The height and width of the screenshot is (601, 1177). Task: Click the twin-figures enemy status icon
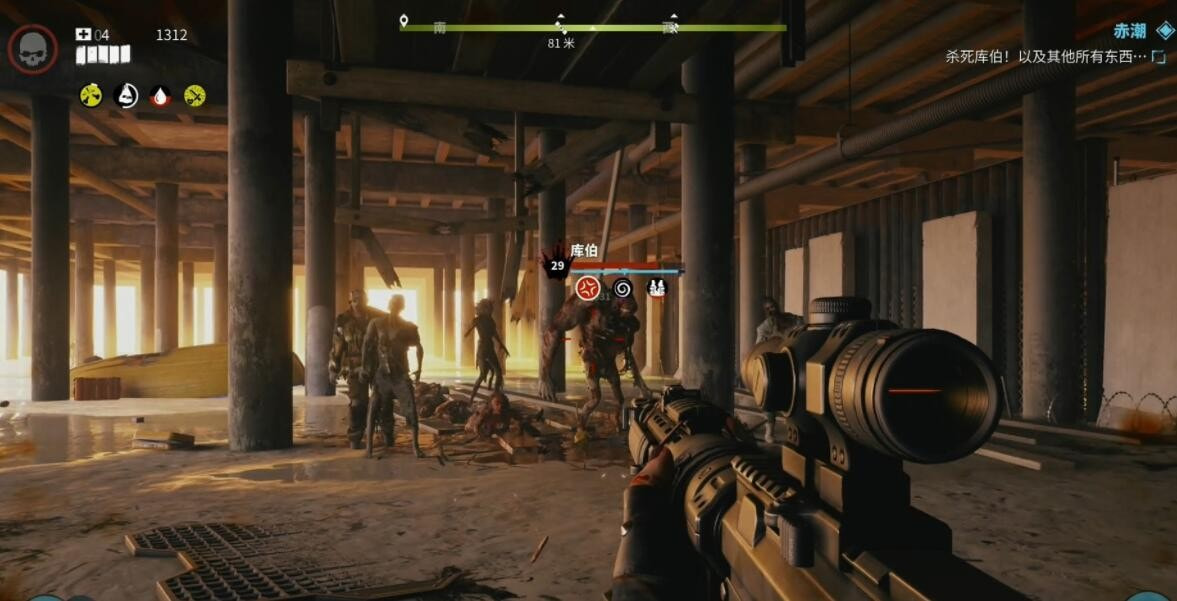656,289
